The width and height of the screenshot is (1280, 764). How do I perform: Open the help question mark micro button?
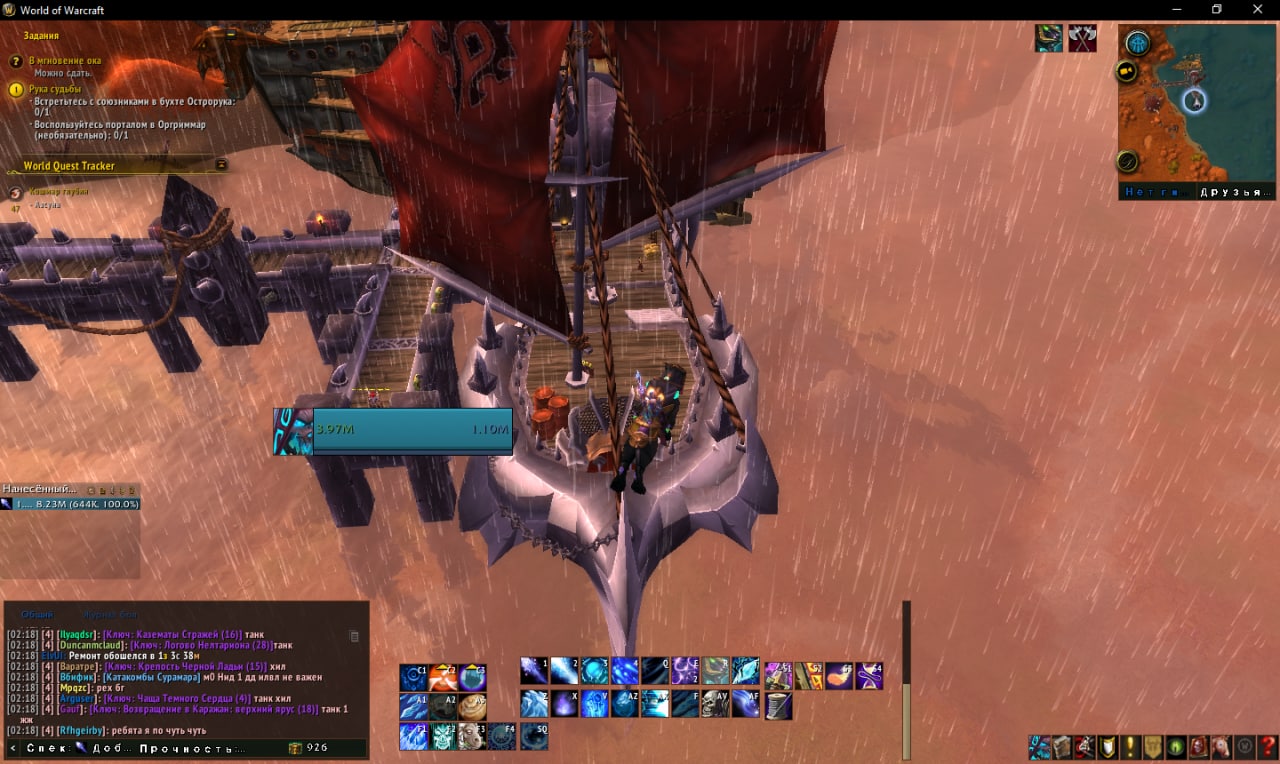1268,747
